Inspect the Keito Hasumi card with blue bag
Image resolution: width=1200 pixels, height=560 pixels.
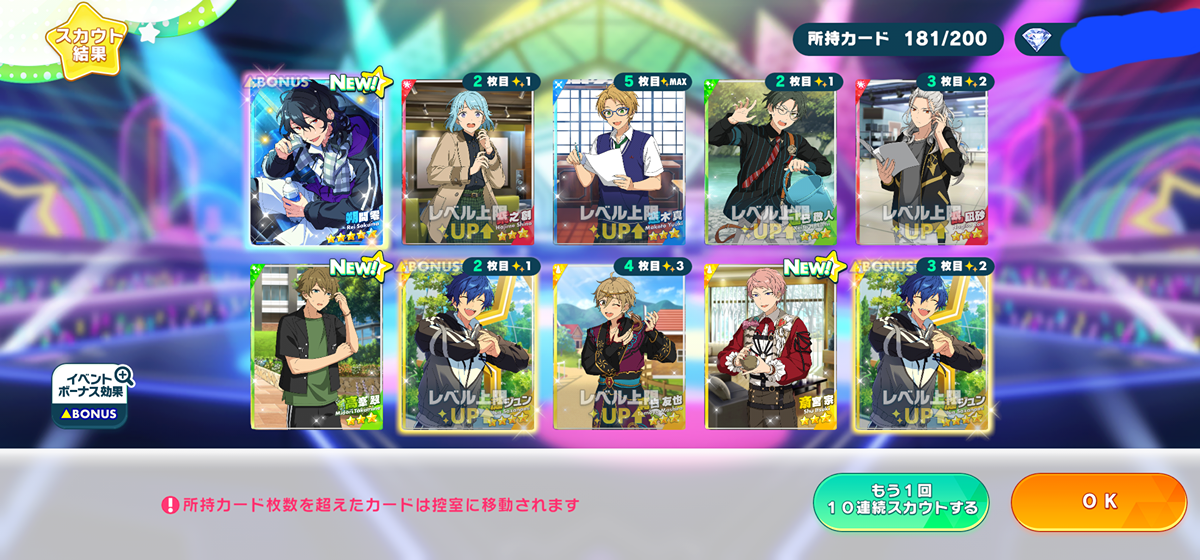pyautogui.click(x=771, y=162)
